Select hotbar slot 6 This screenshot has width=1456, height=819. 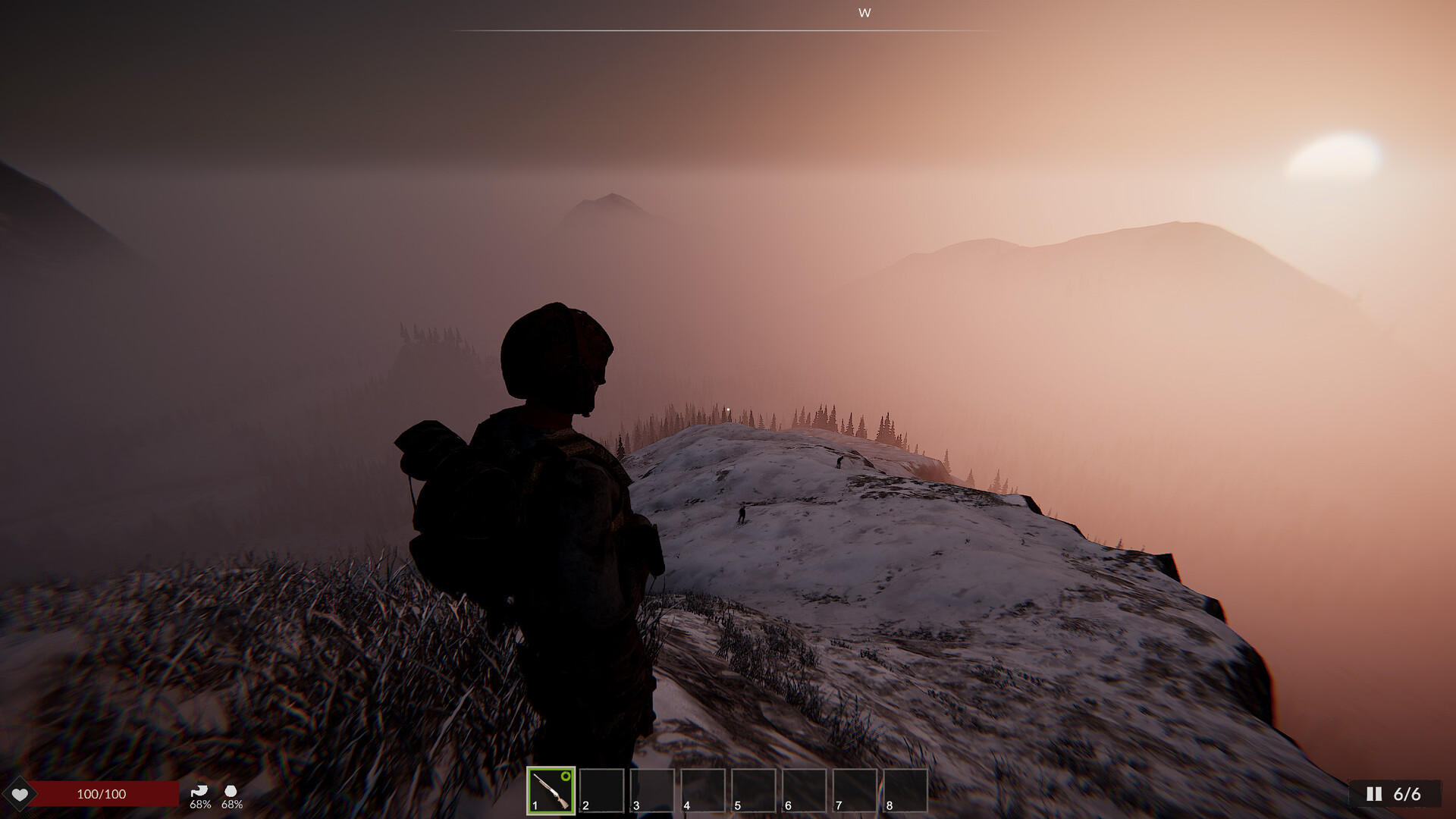tap(805, 791)
